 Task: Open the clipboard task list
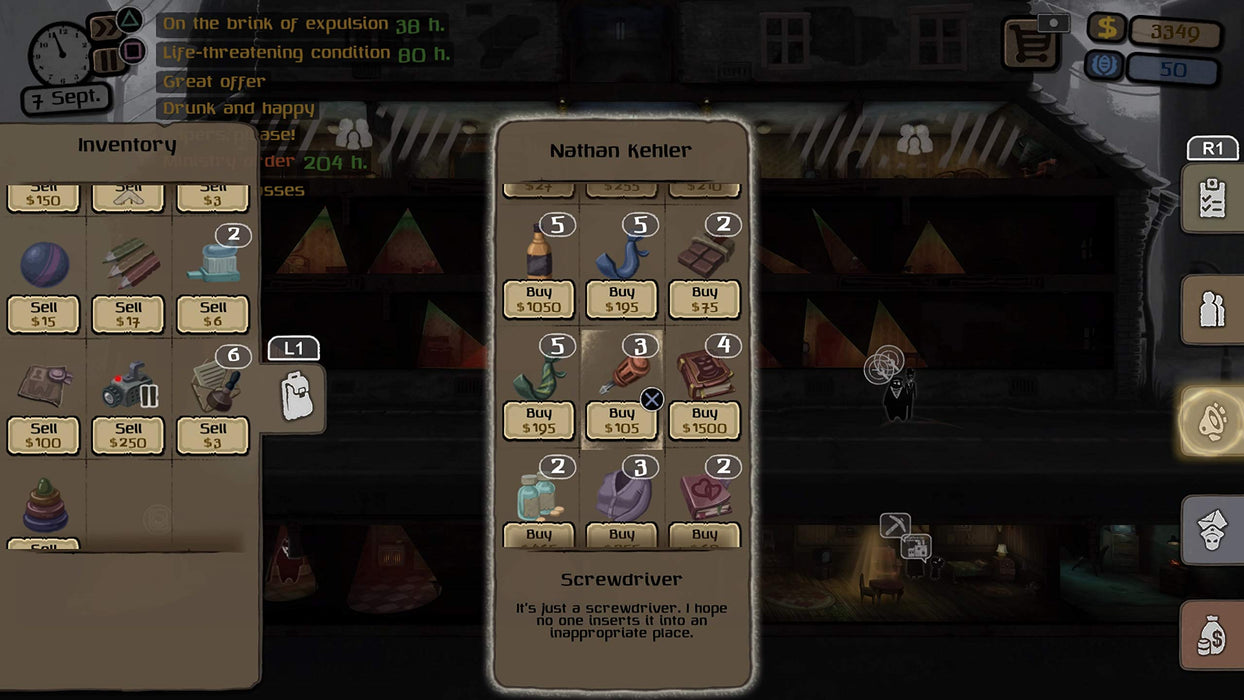pos(1213,198)
